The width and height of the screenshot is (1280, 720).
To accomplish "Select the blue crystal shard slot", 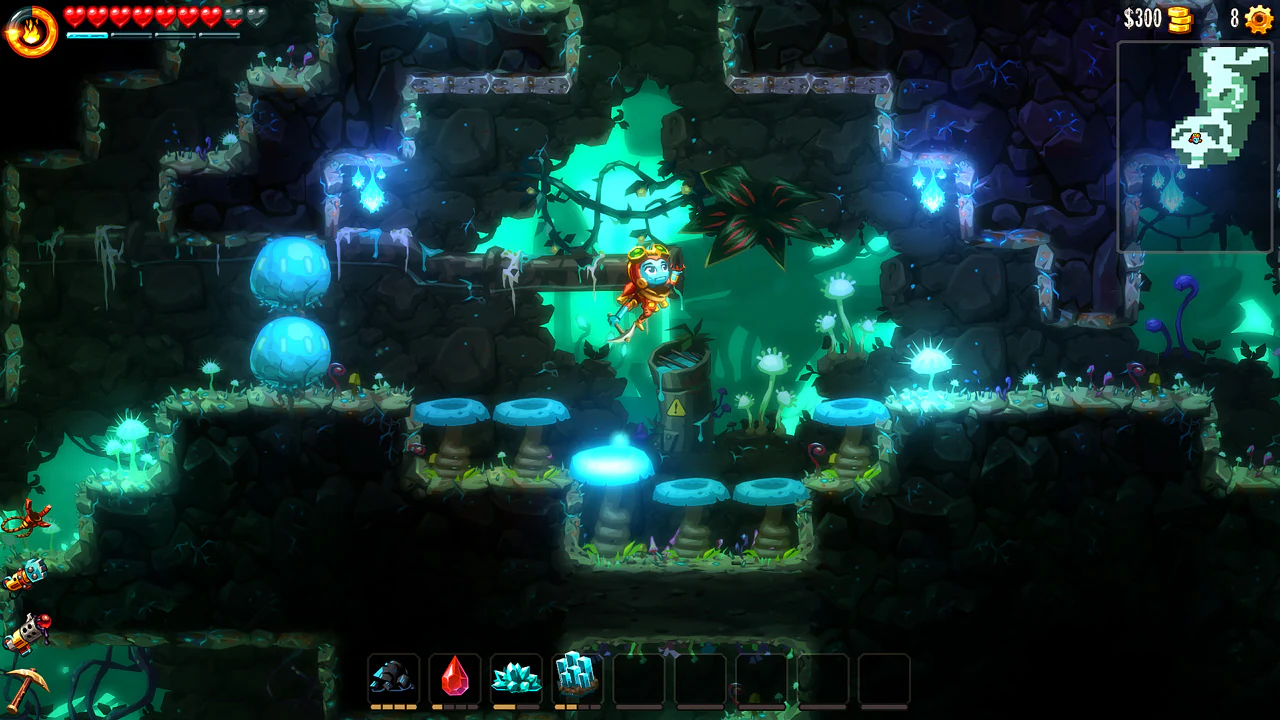I will pyautogui.click(x=577, y=676).
